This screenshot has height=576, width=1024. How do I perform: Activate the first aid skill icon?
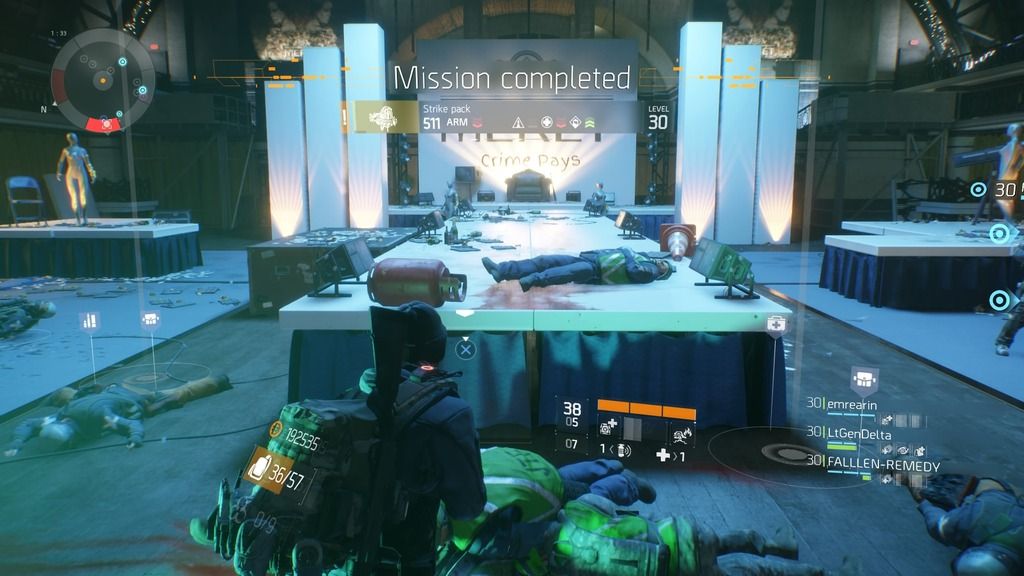click(x=607, y=427)
